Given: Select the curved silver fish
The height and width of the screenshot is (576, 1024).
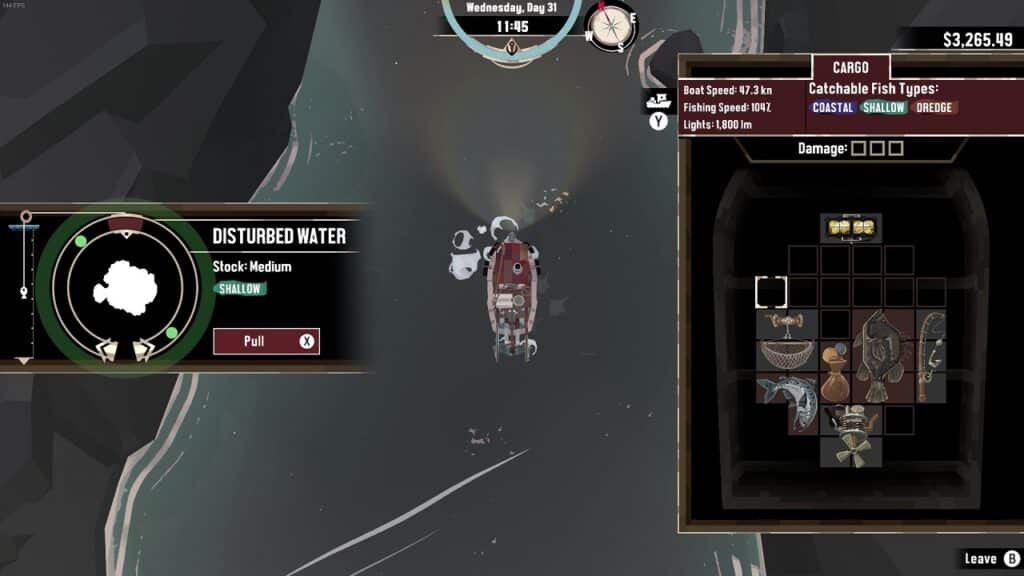Looking at the screenshot, I should click(x=787, y=401).
